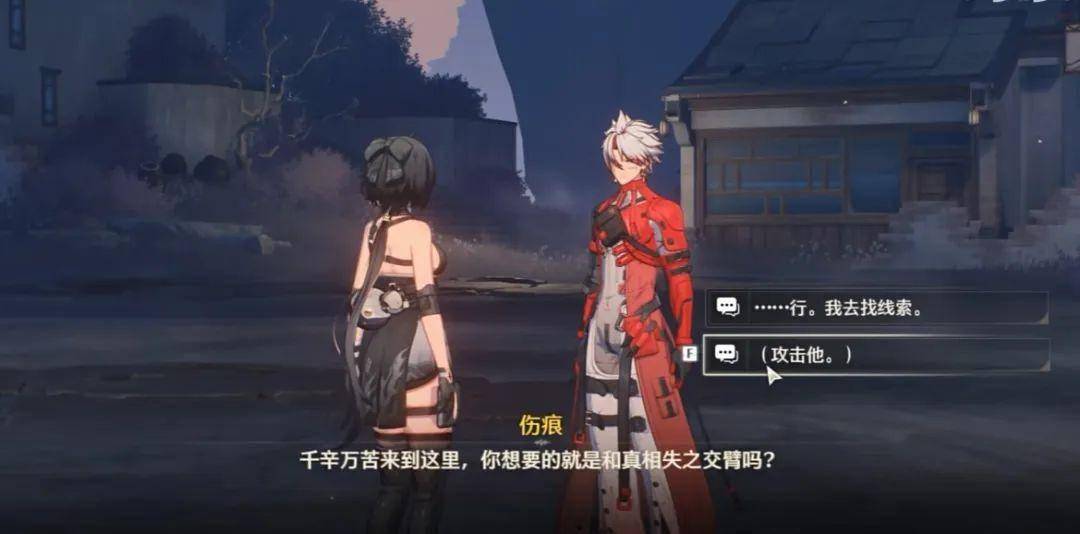The height and width of the screenshot is (534, 1080).
Task: Choose the reply "……行。我去找线索。"
Action: pos(875,308)
